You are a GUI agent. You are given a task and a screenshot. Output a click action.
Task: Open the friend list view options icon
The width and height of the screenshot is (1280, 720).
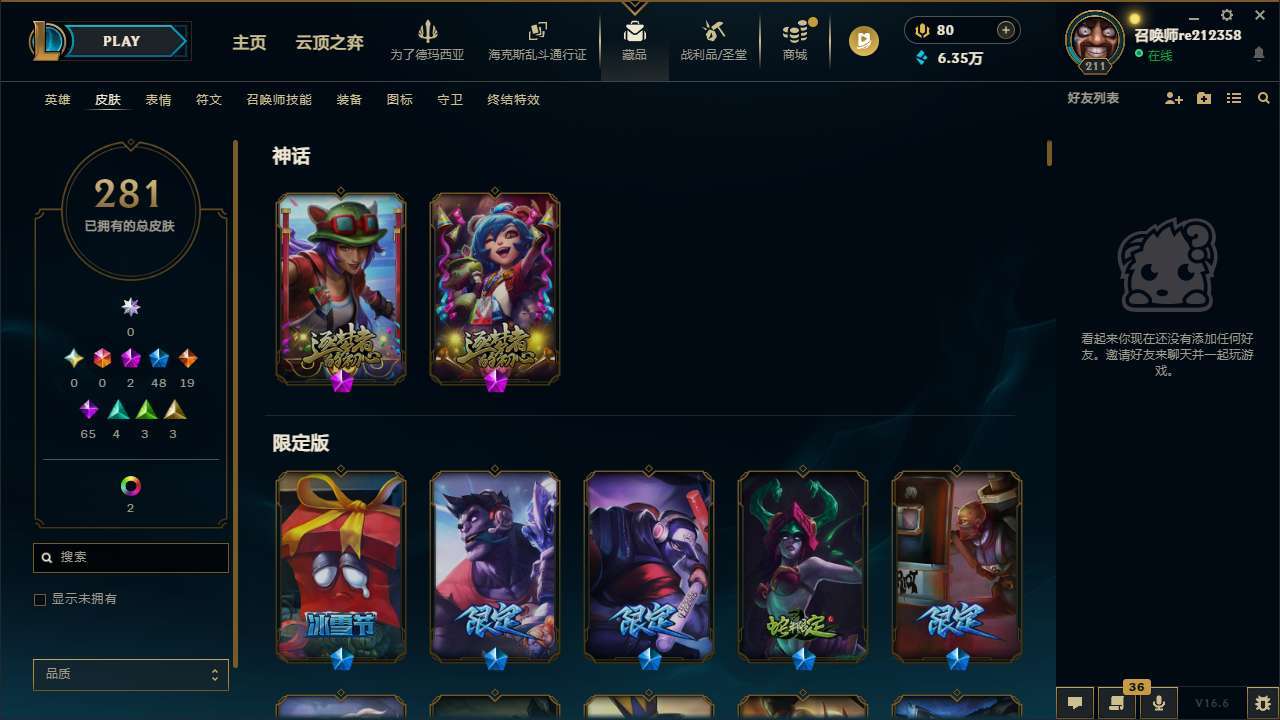pos(1234,98)
